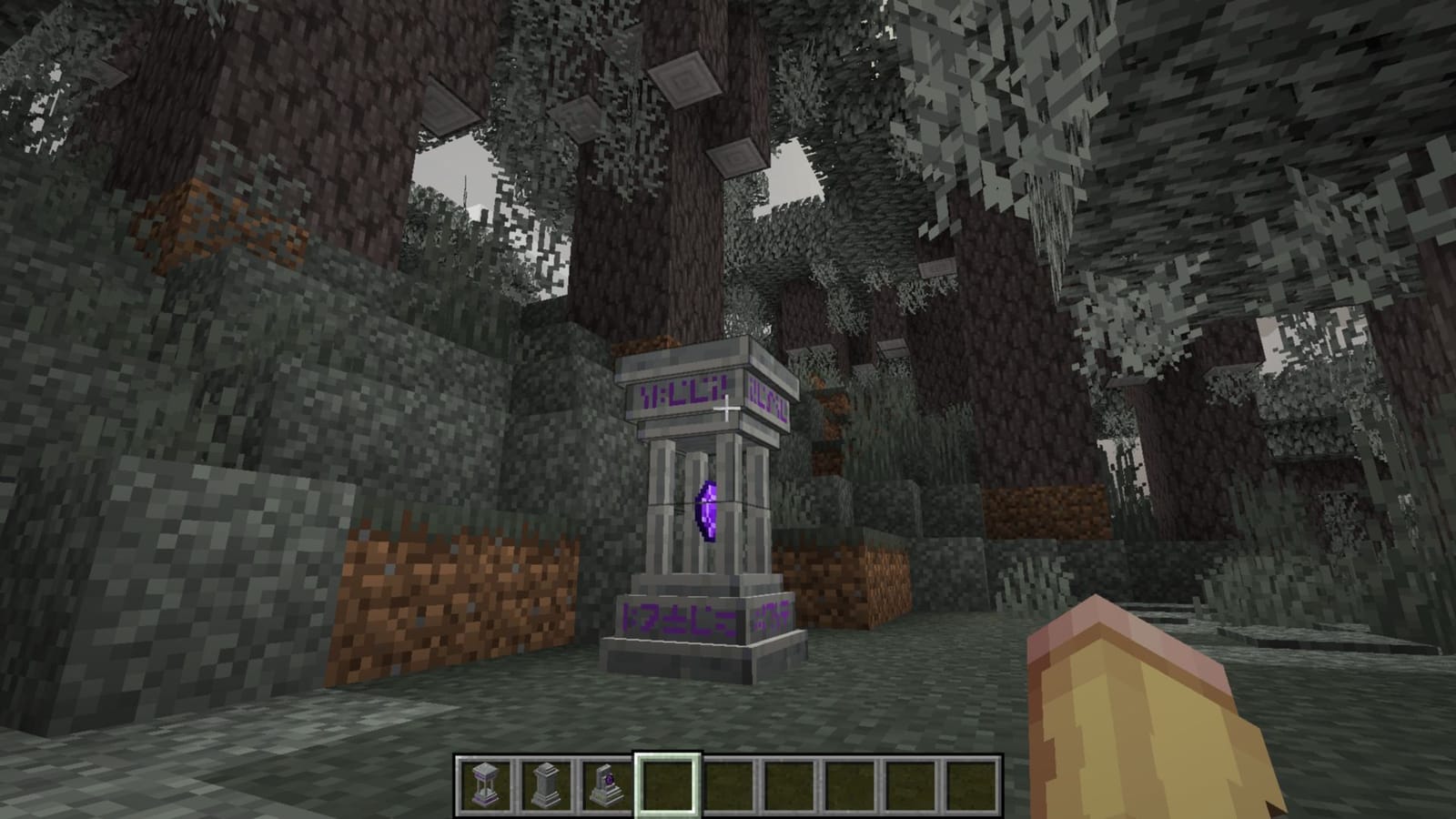Click the bright sky gap between the trees
Viewport: 1456px width, 819px height.
coord(455,173)
